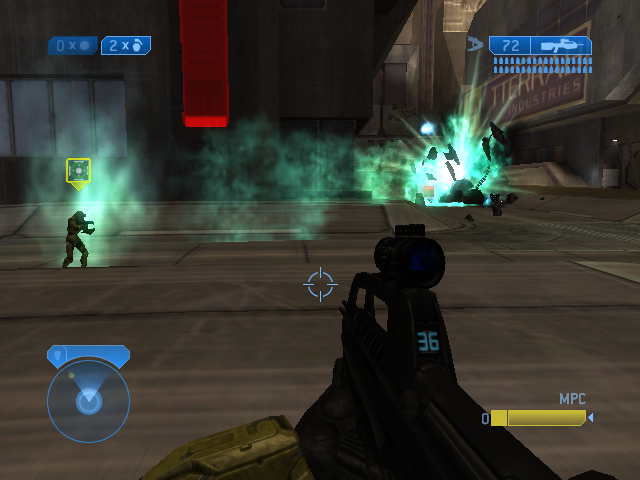Image resolution: width=640 pixels, height=480 pixels.
Task: Select the yellow waypoint marker above the teammate
Action: [78, 171]
